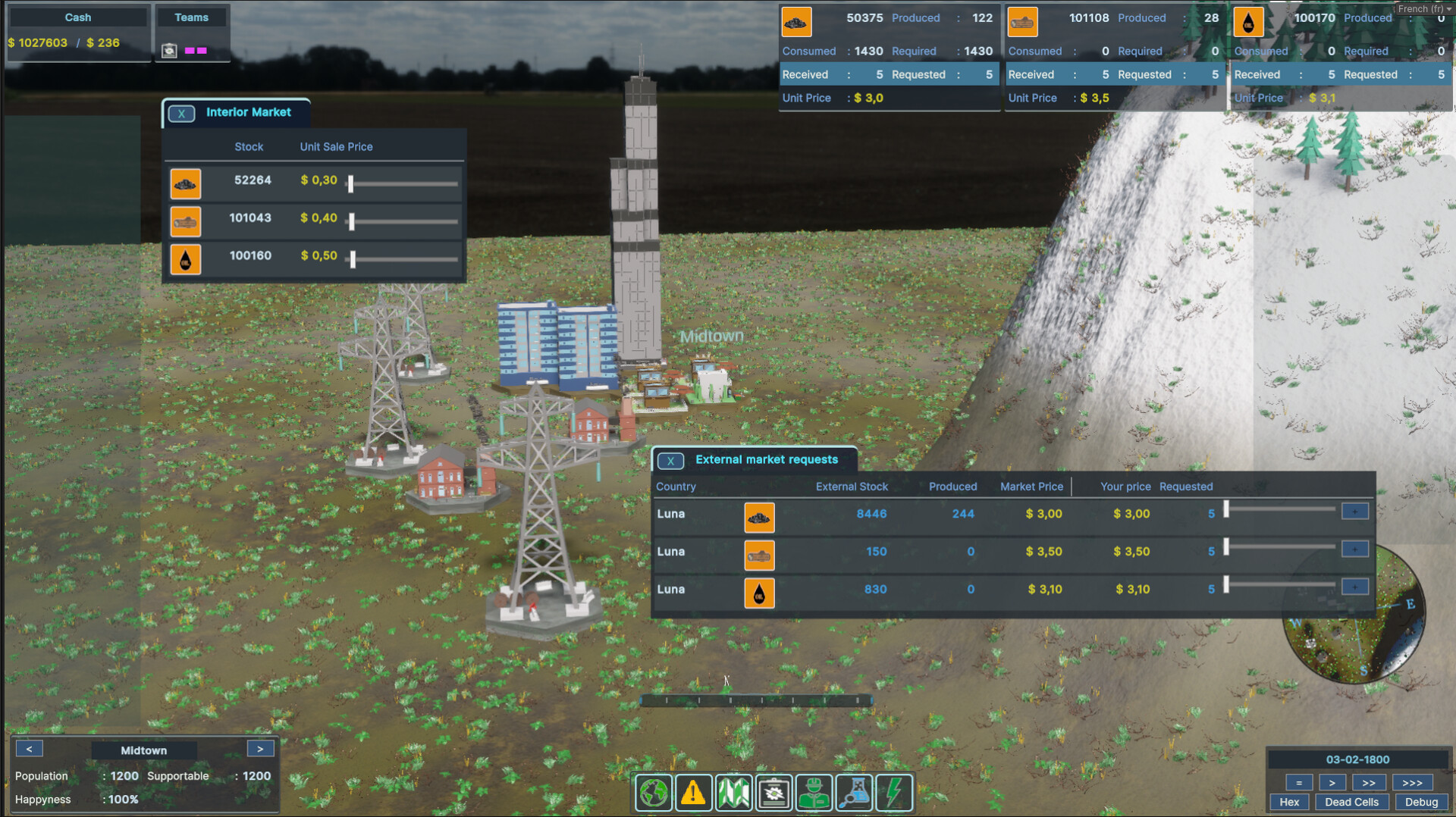Toggle Debug mode
This screenshot has height=817, width=1456.
[x=1422, y=801]
